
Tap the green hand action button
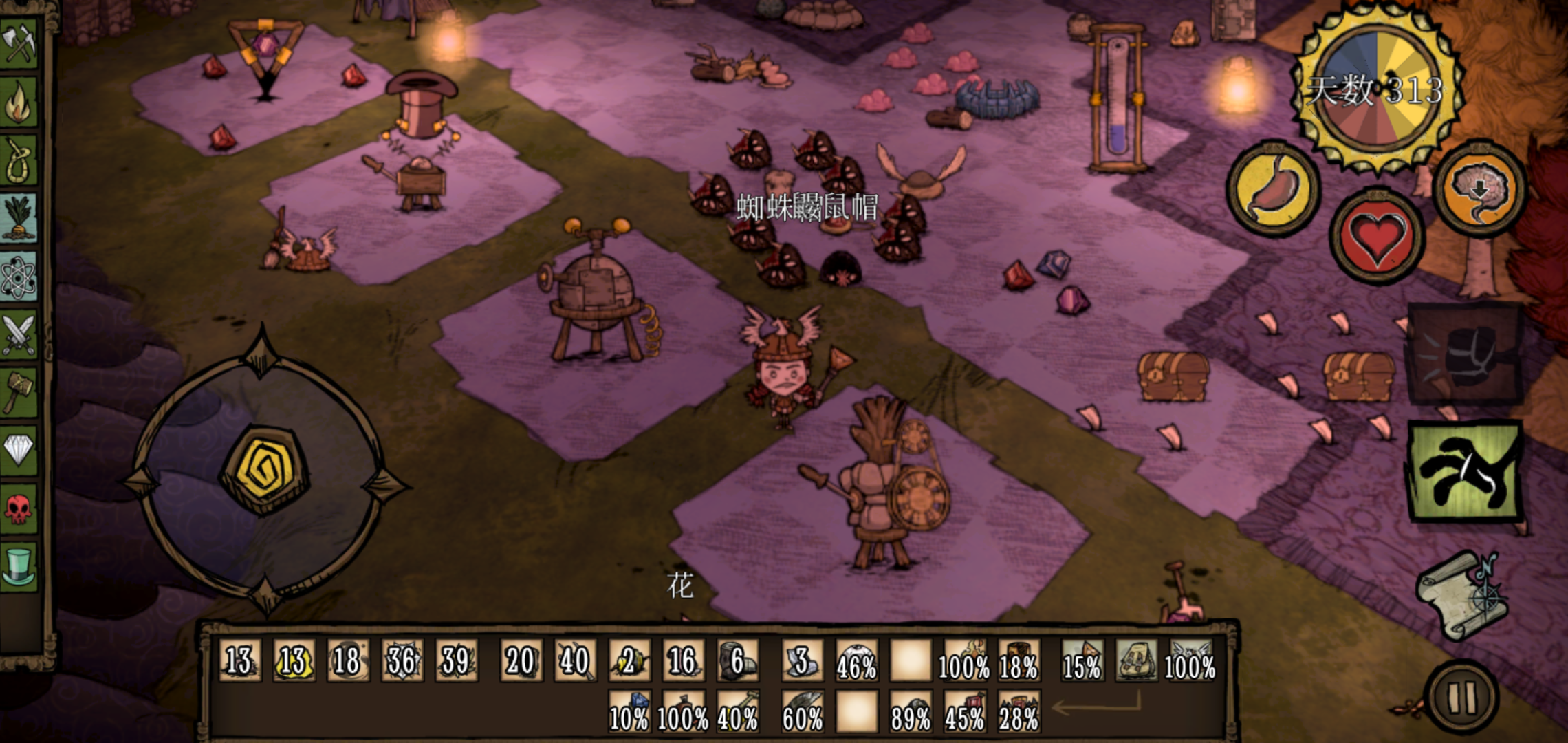[1465, 471]
